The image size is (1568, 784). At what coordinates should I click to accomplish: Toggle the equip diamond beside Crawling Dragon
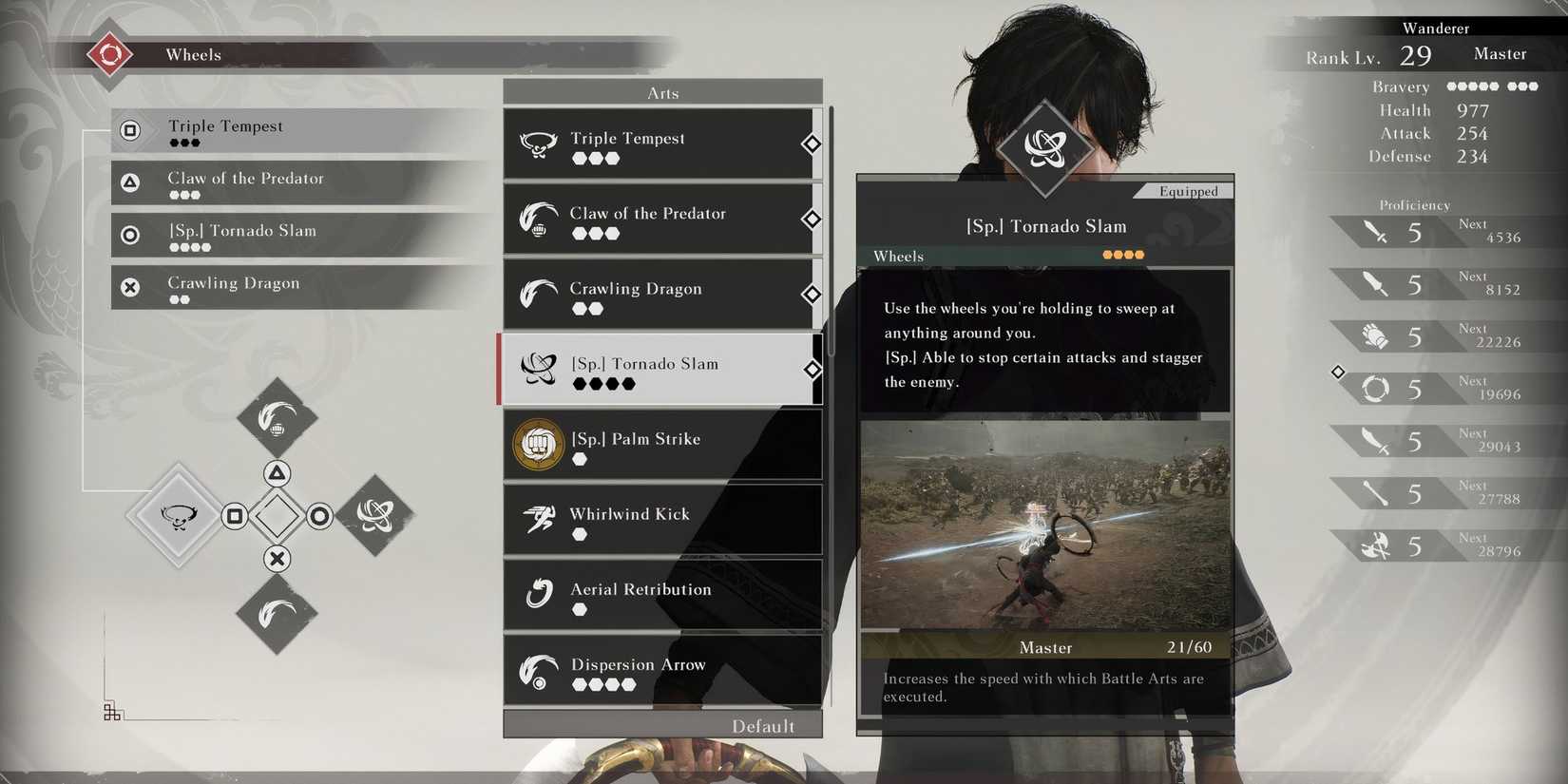(811, 295)
